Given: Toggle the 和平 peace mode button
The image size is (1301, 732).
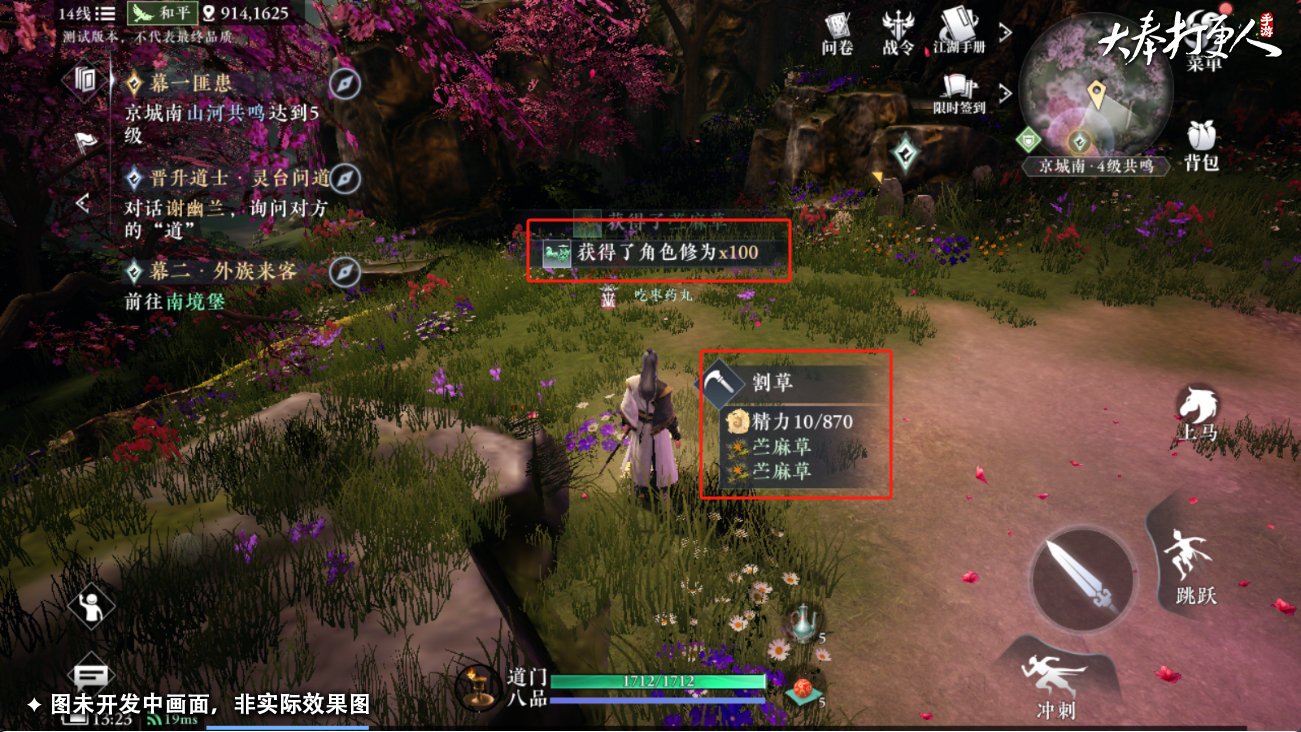Looking at the screenshot, I should pyautogui.click(x=160, y=14).
